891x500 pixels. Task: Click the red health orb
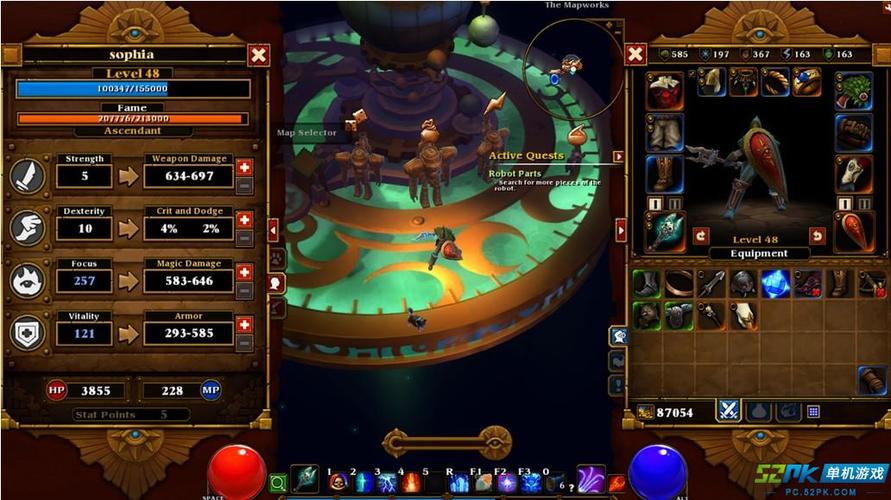click(237, 471)
